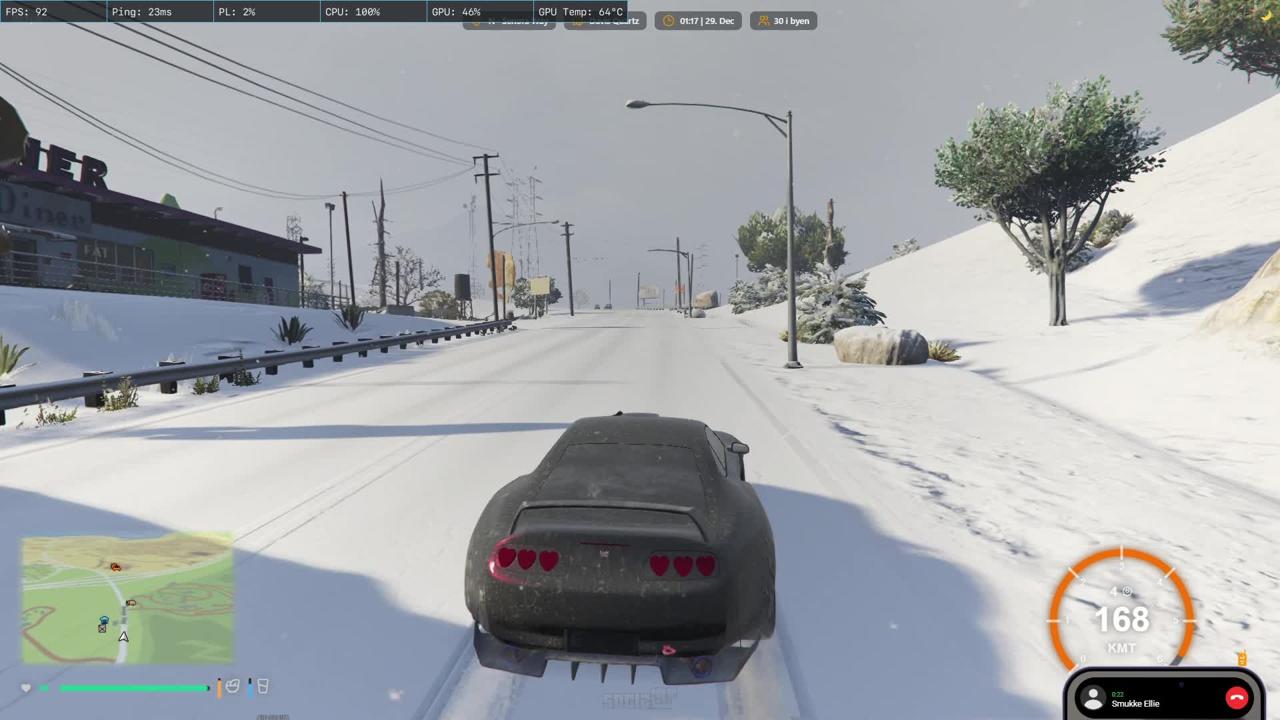Click the water glass thirst icon

(262, 686)
